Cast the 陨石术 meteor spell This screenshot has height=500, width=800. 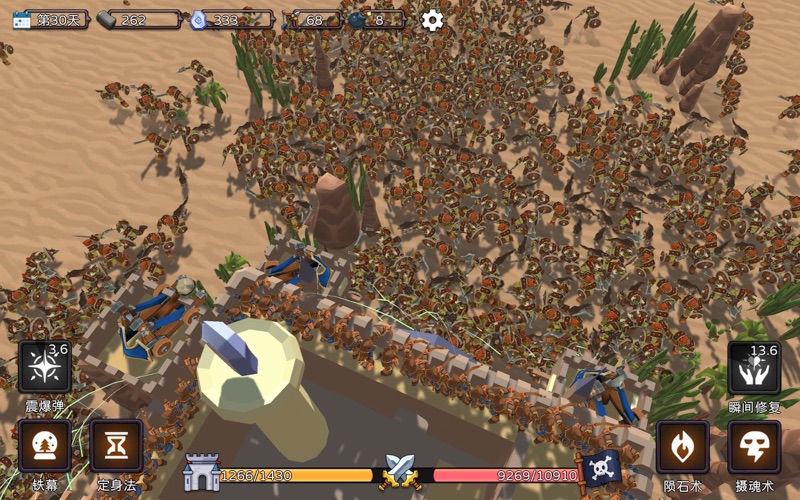coord(683,446)
